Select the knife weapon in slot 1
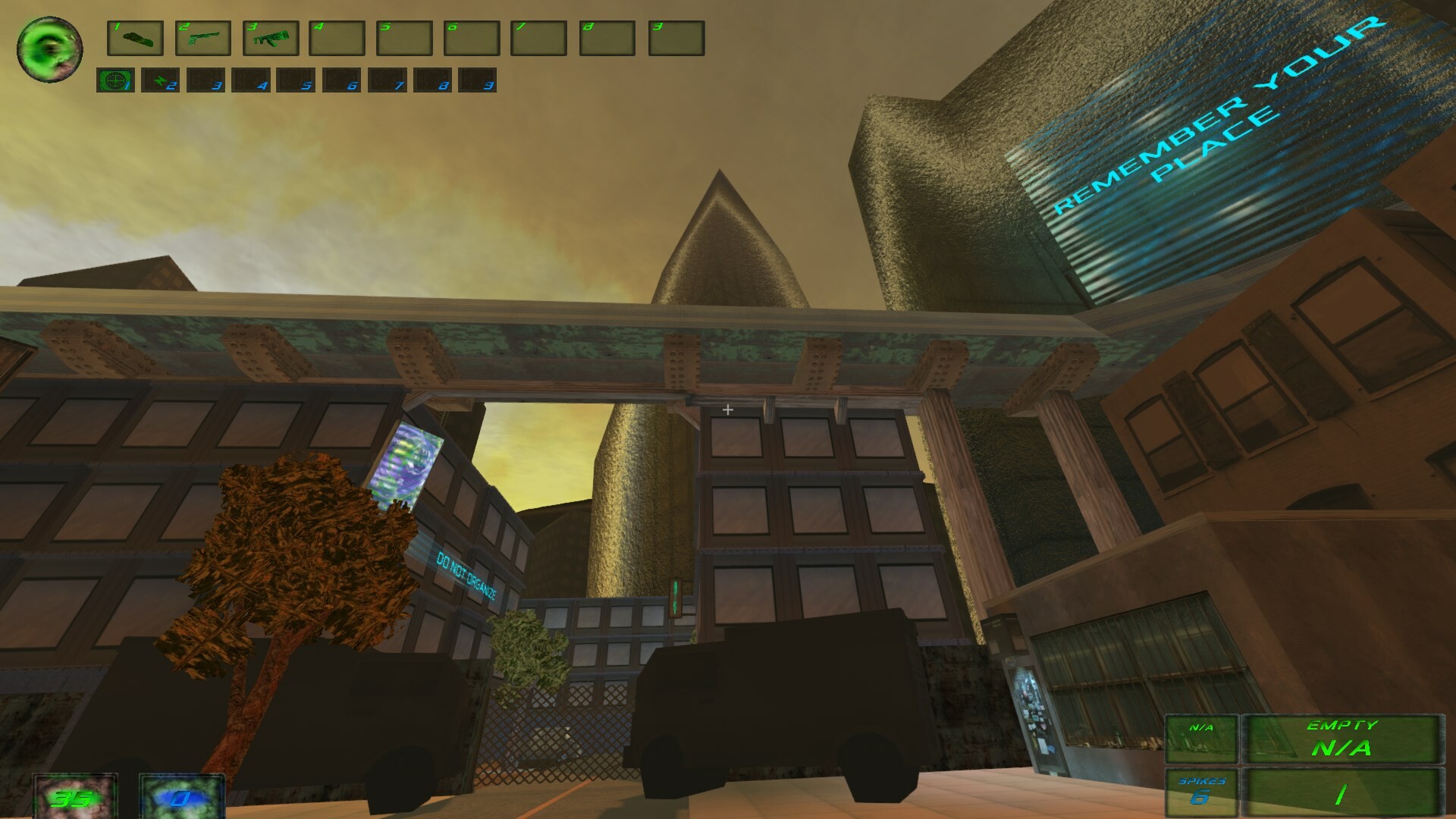1456x819 pixels. click(135, 39)
